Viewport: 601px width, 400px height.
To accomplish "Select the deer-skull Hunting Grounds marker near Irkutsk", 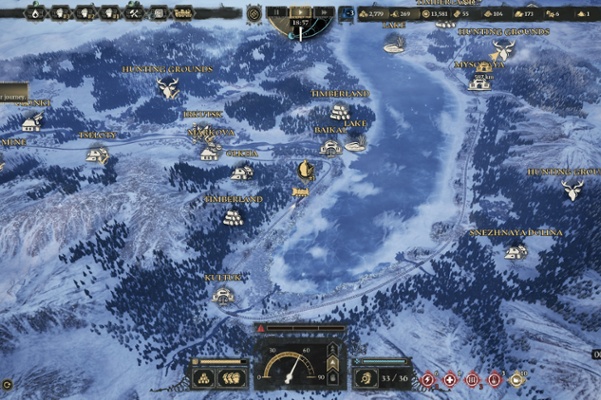I will coord(168,89).
